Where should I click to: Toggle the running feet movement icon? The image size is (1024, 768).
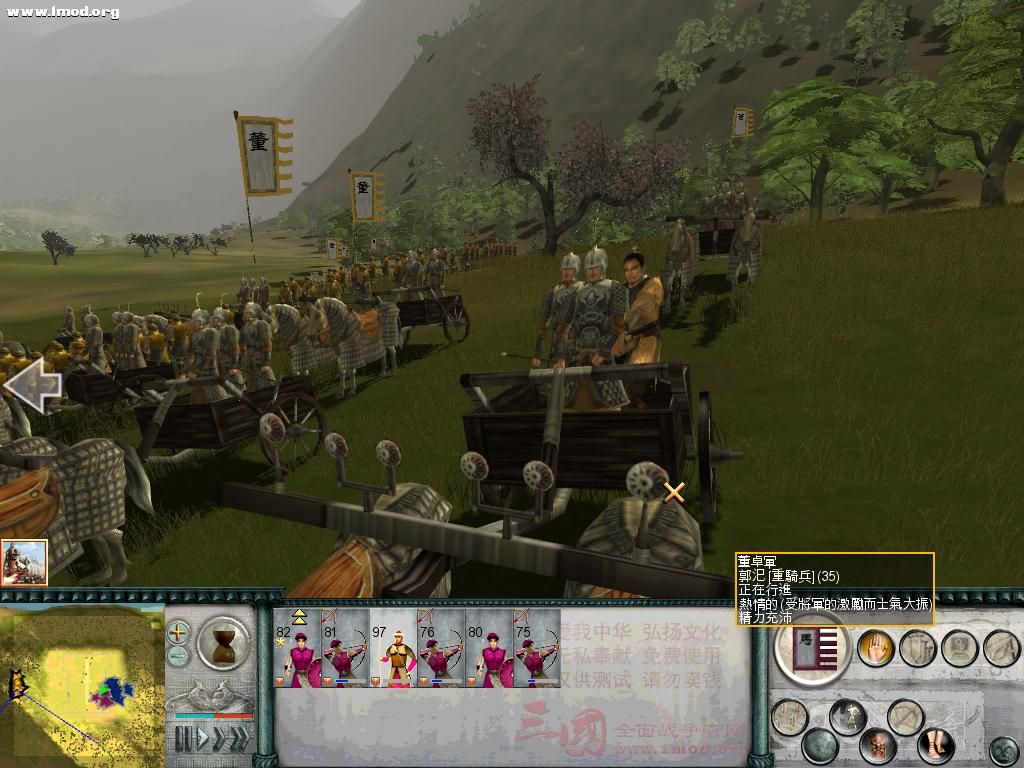[x=936, y=746]
